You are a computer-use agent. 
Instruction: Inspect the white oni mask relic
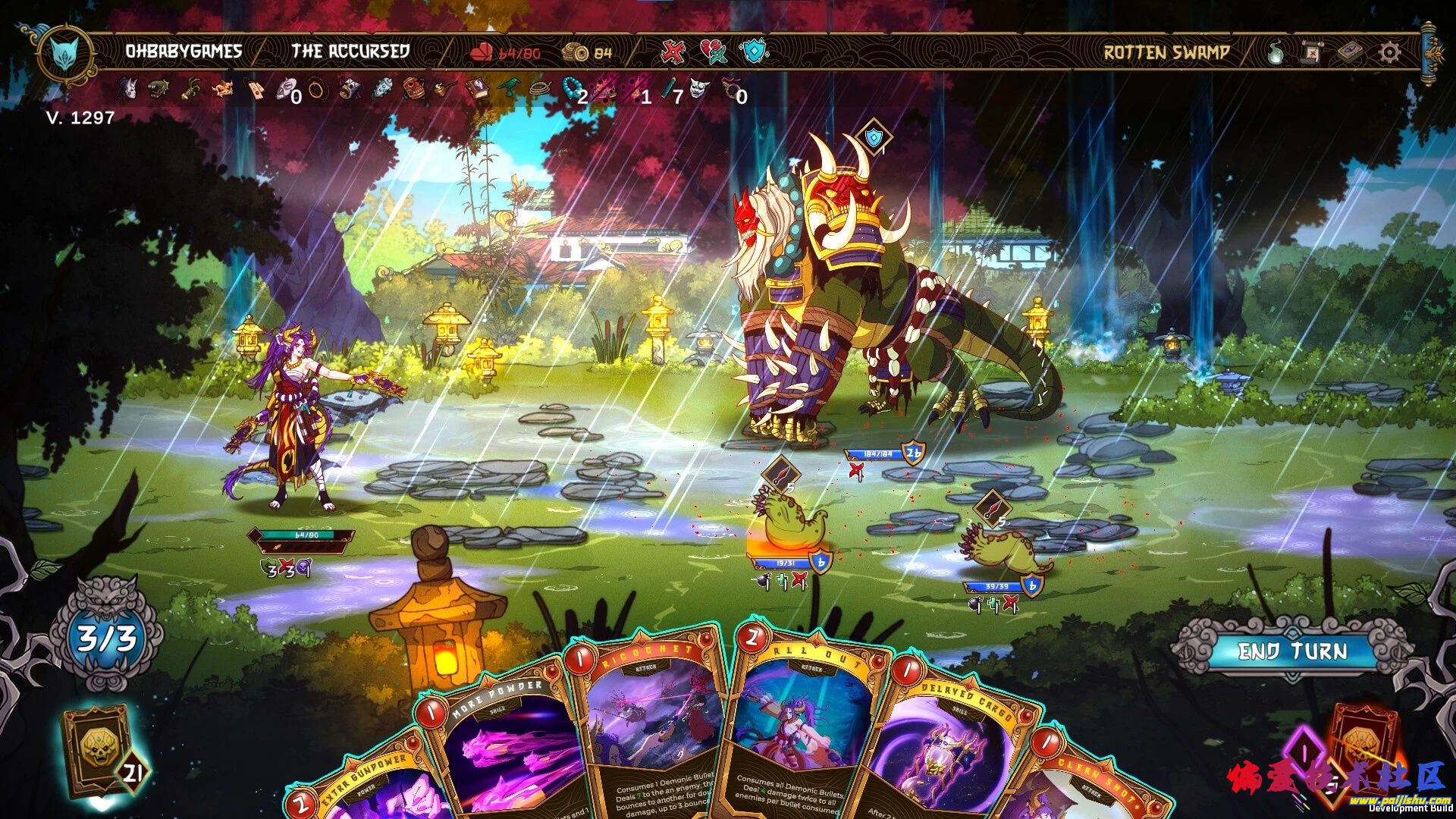click(x=698, y=89)
